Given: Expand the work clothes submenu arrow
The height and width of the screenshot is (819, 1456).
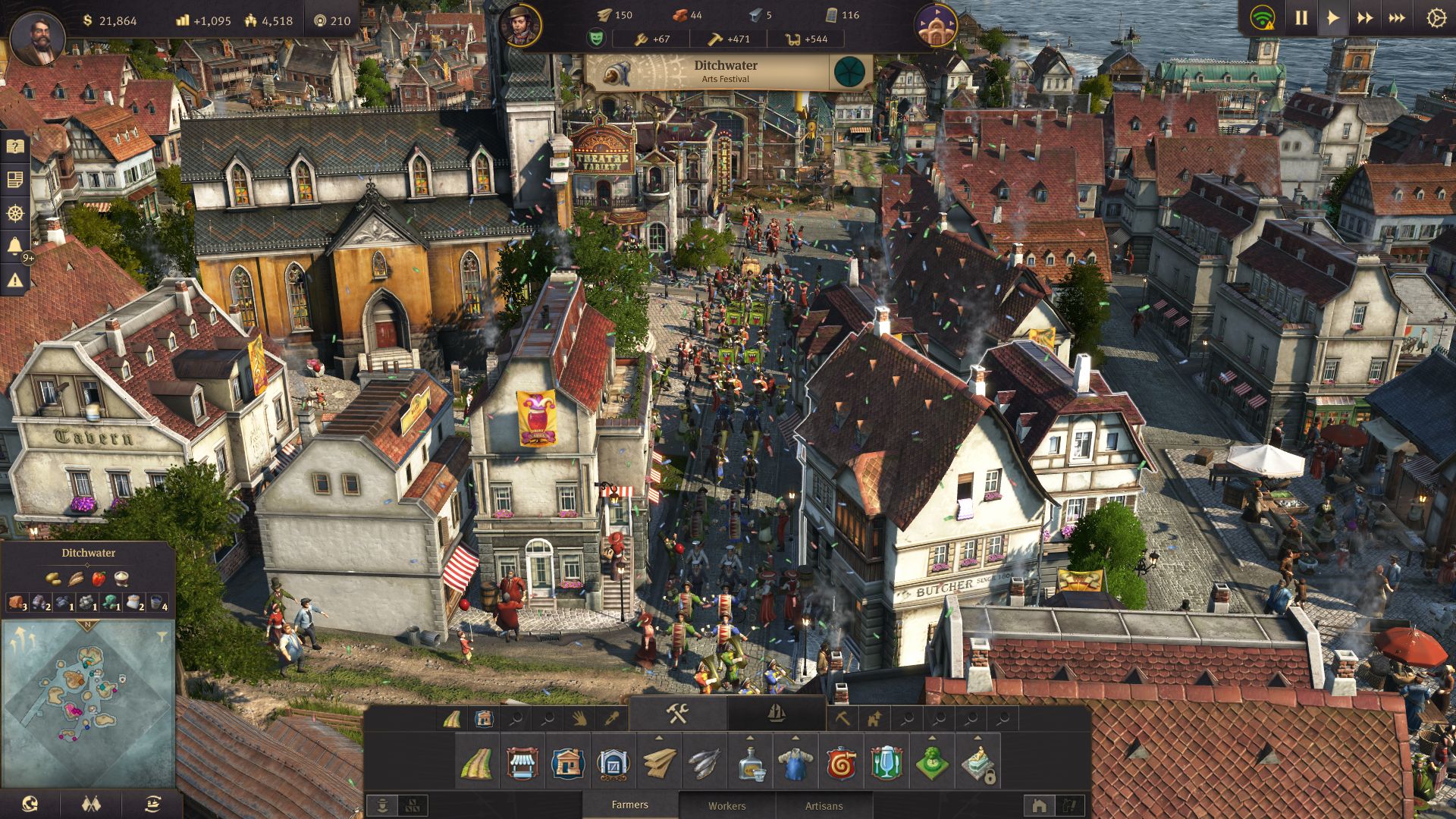Looking at the screenshot, I should [797, 739].
